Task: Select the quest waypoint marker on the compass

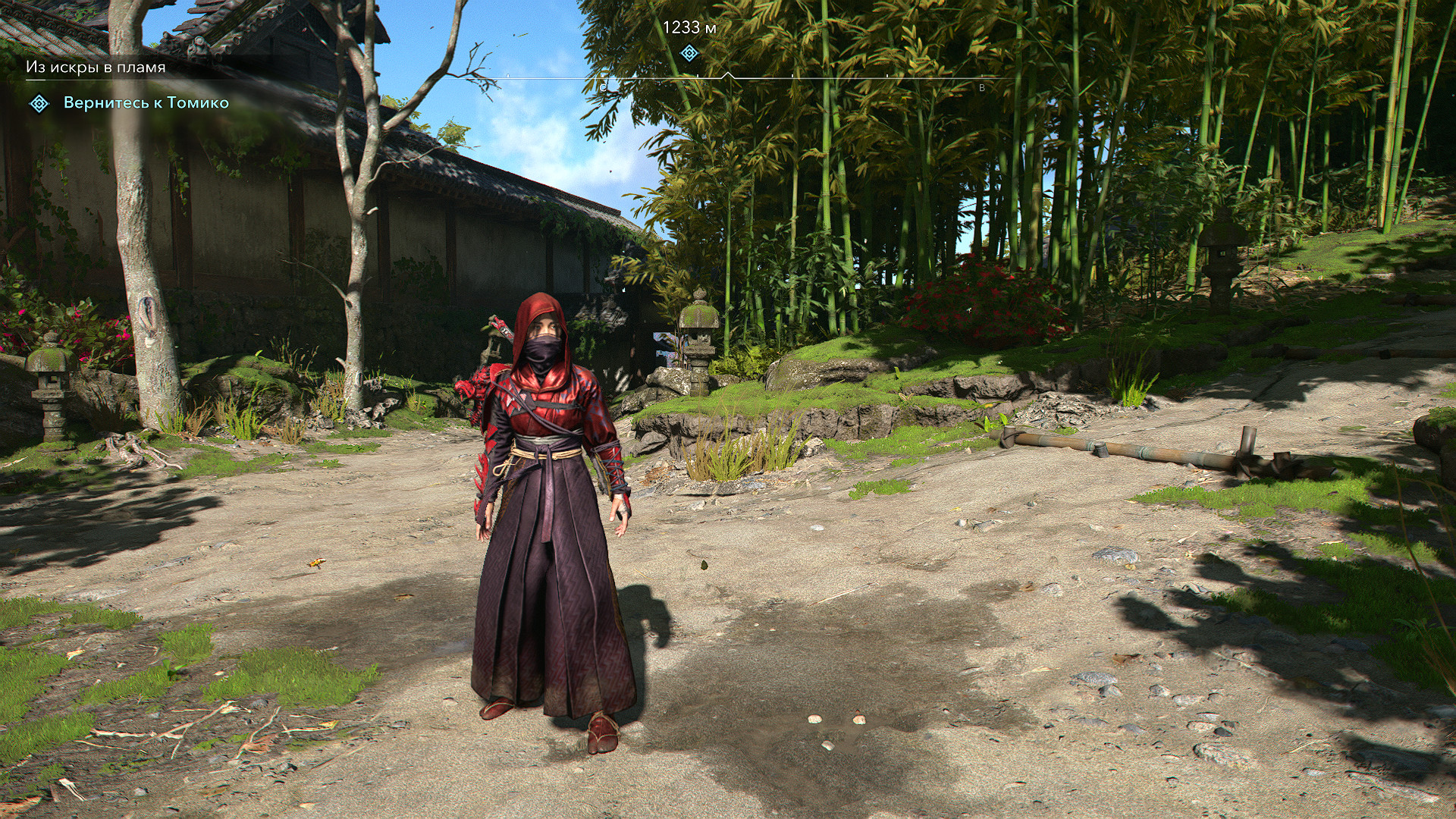Action: point(689,53)
